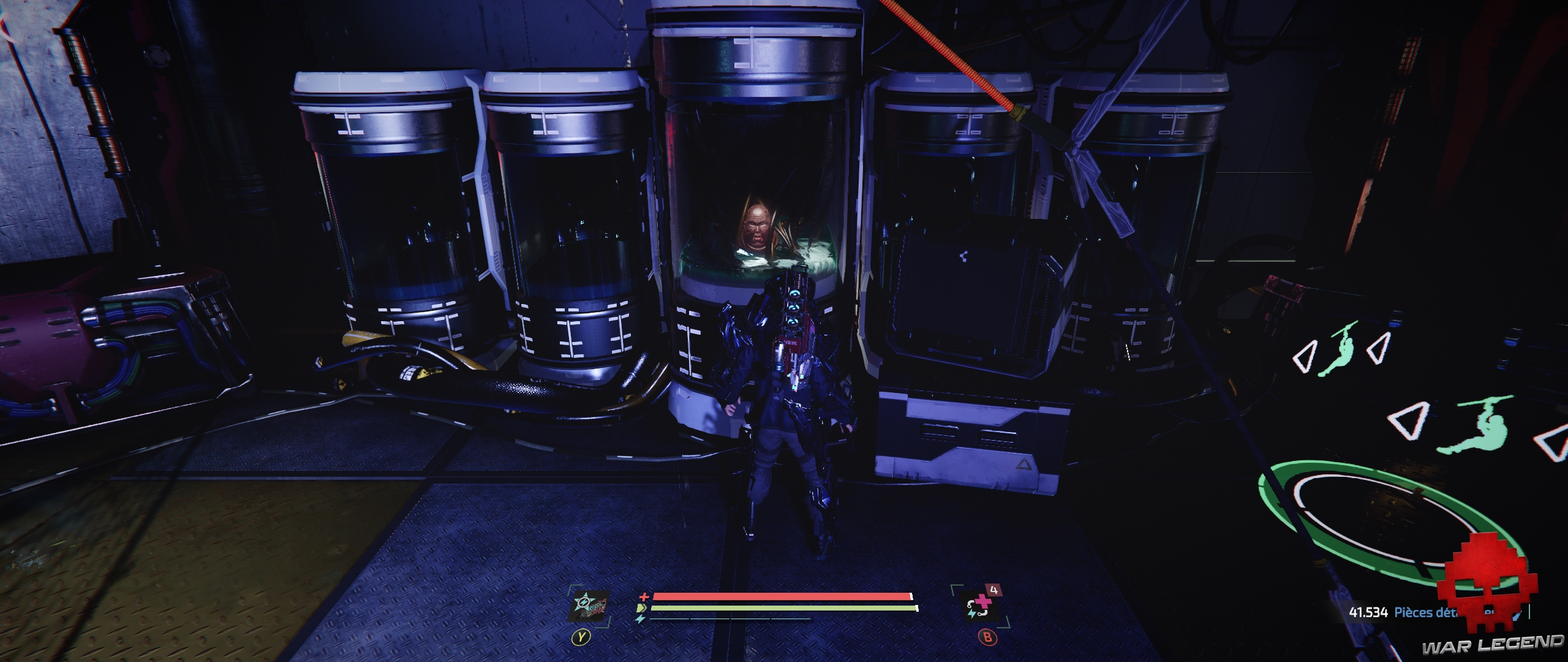Click the red health cross icon
Viewport: 1568px width, 662px height.
tap(644, 596)
